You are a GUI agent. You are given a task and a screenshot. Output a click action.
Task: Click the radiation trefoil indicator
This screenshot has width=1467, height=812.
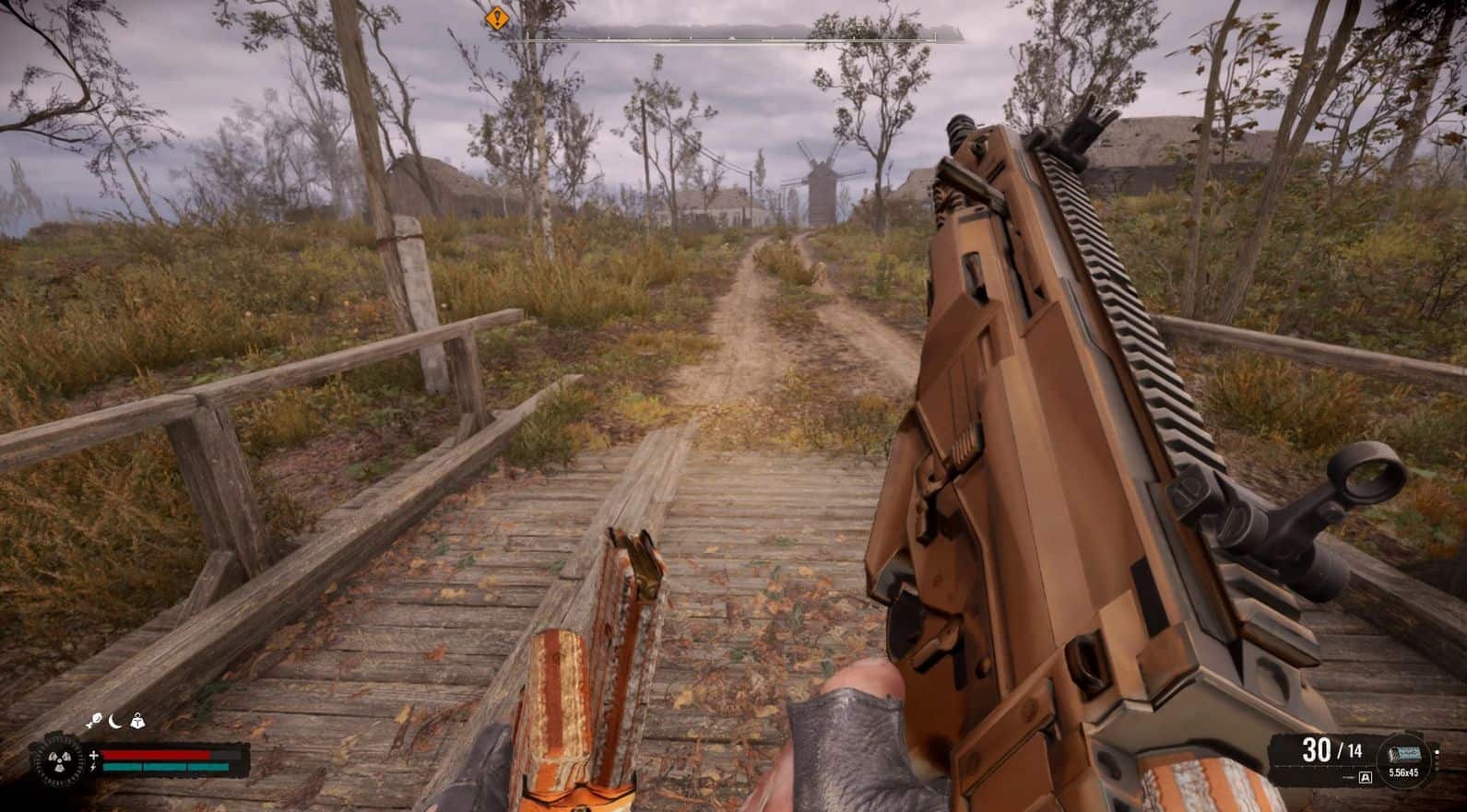(50, 760)
